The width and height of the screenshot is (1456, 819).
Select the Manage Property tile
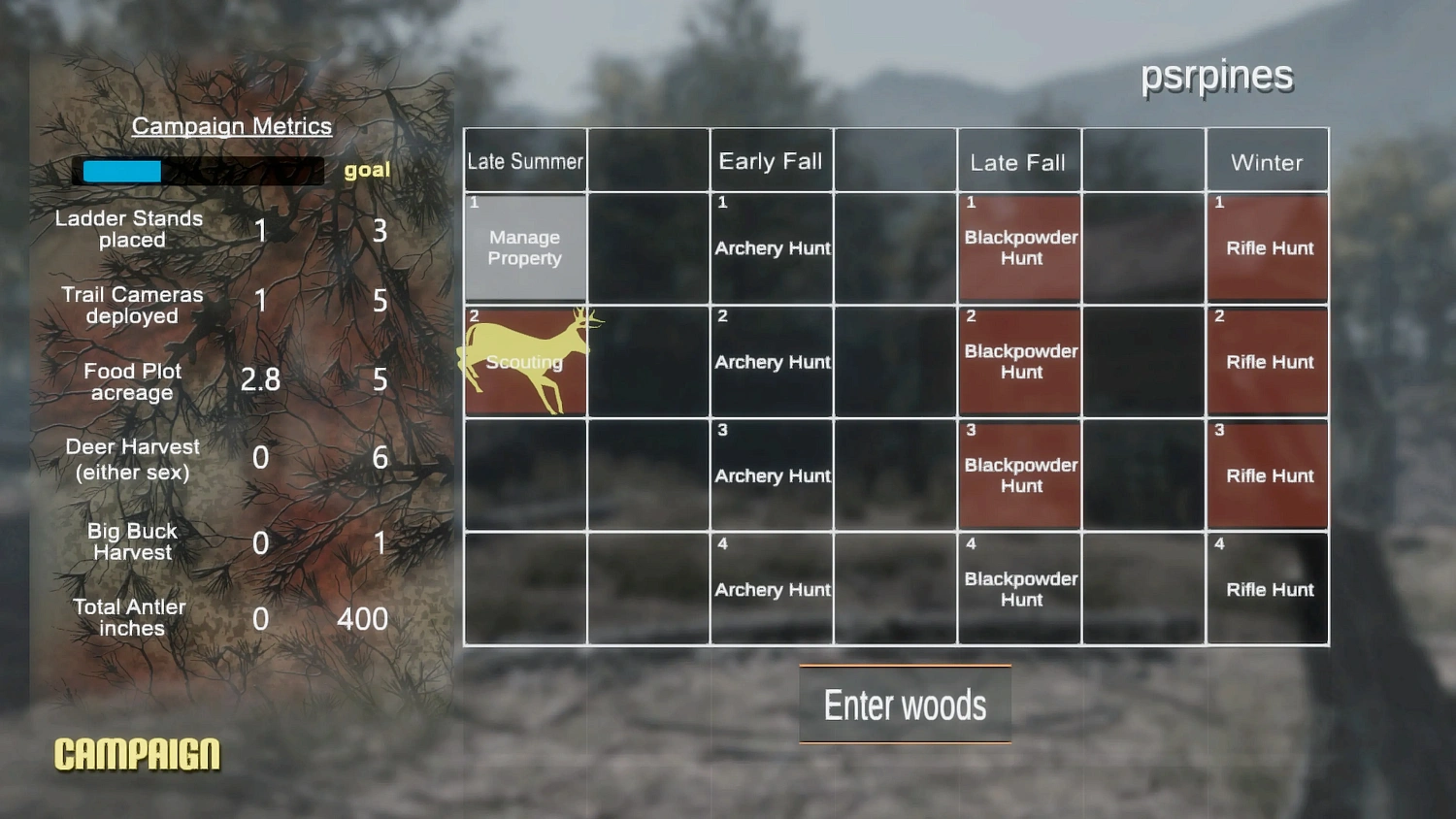point(525,247)
